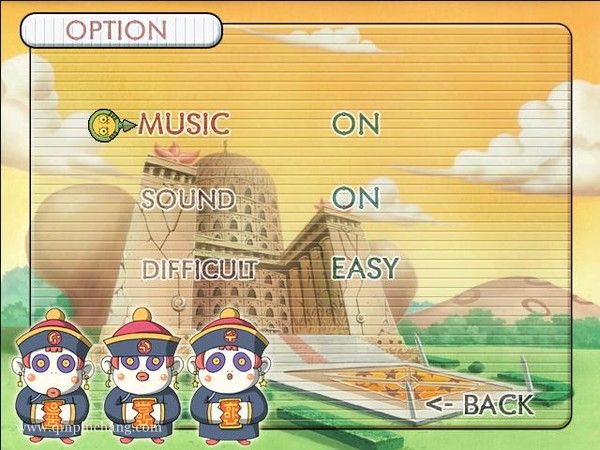Viewport: 600px width, 450px height.
Task: Go back using the BACK button
Action: tap(480, 405)
